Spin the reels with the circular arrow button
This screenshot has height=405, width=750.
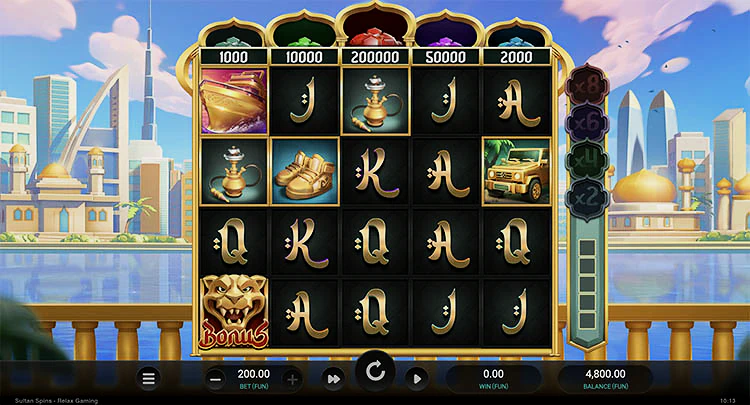tap(375, 373)
